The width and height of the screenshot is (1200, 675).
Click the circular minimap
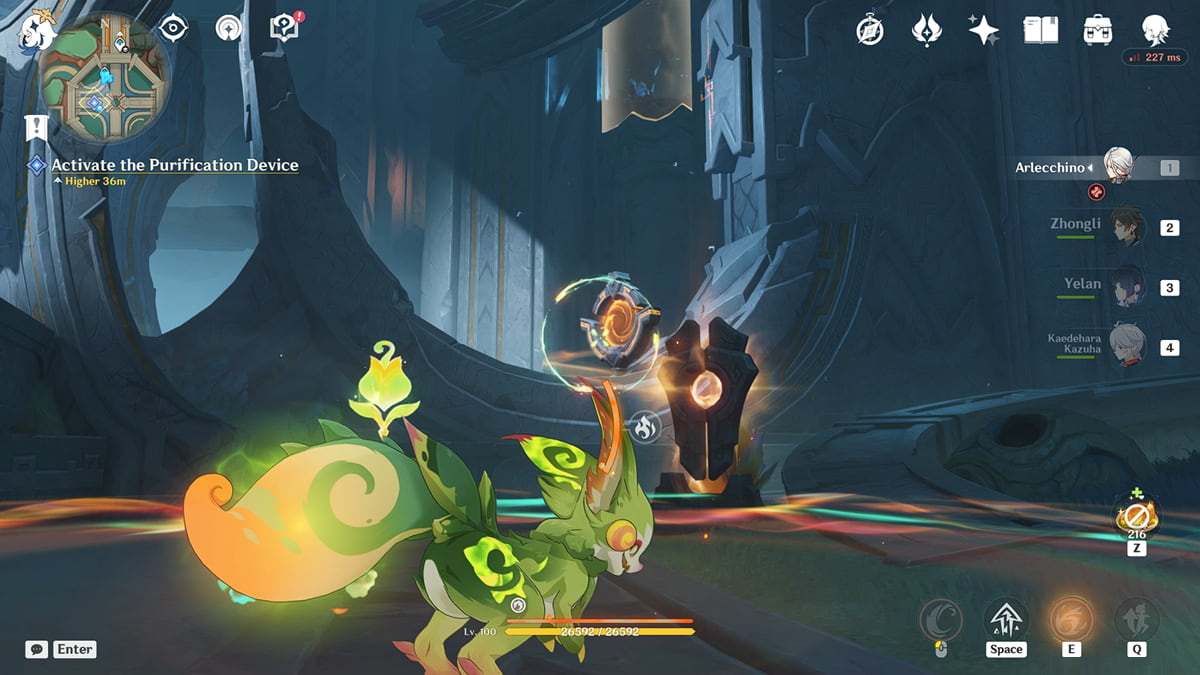(104, 78)
